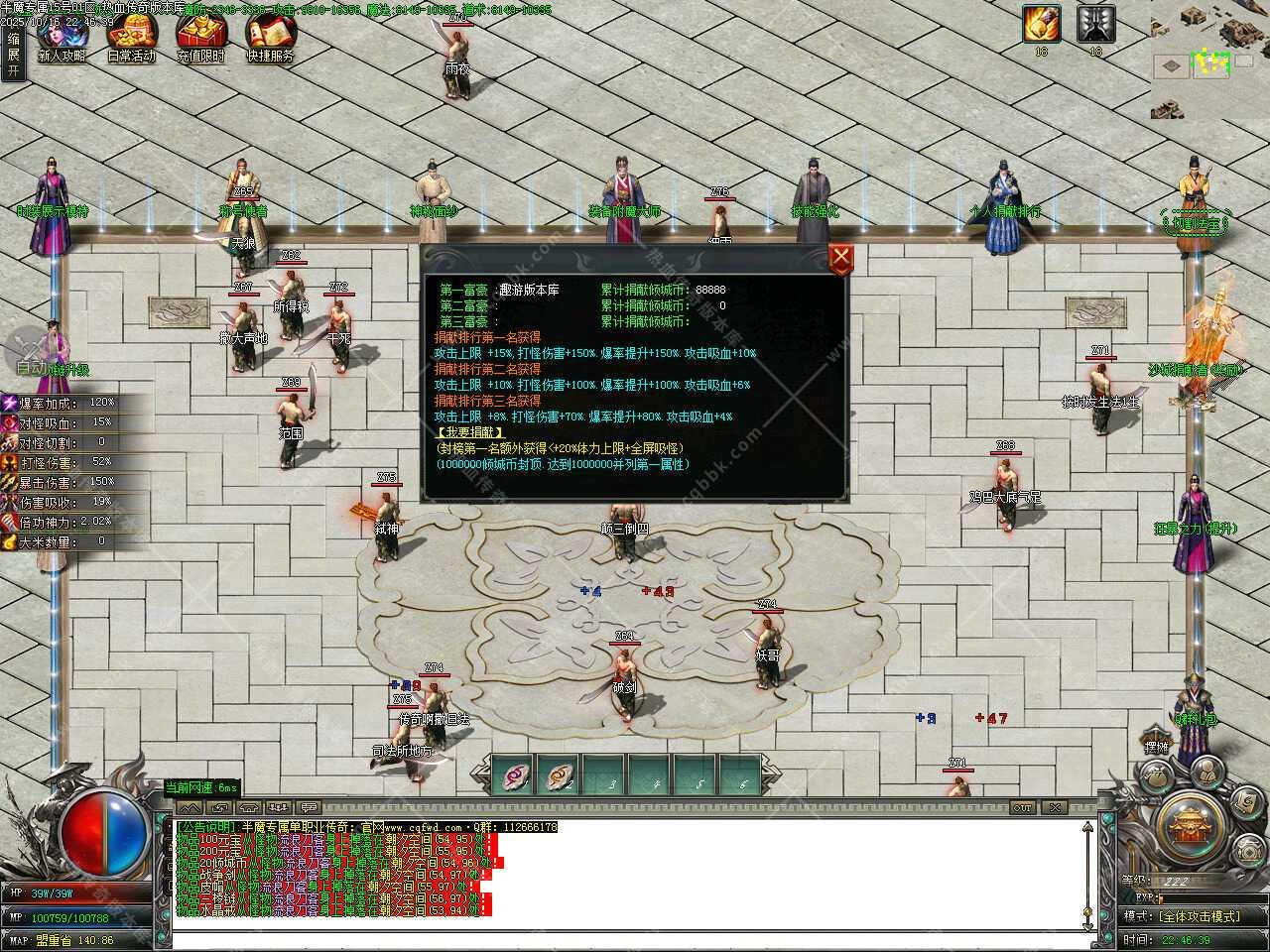
Task: Click the minimap in the corner
Action: (x=1211, y=58)
